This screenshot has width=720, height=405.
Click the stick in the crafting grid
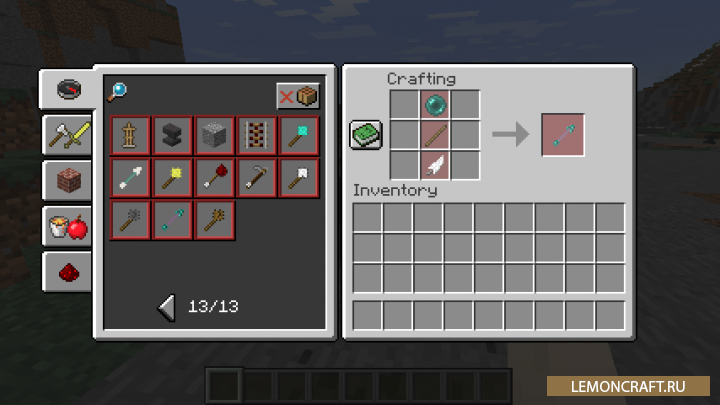(435, 135)
